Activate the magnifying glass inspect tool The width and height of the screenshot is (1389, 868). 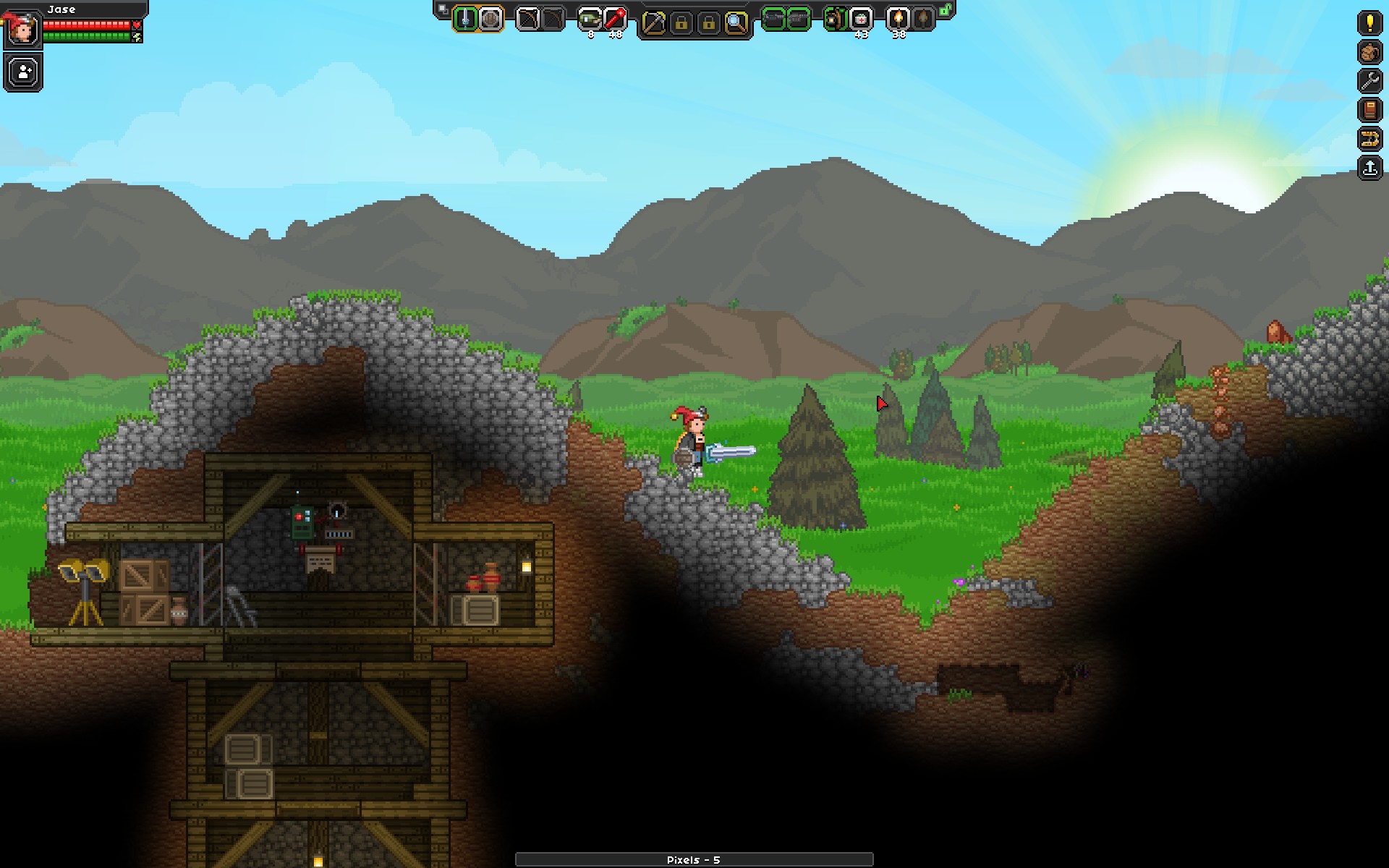click(736, 23)
